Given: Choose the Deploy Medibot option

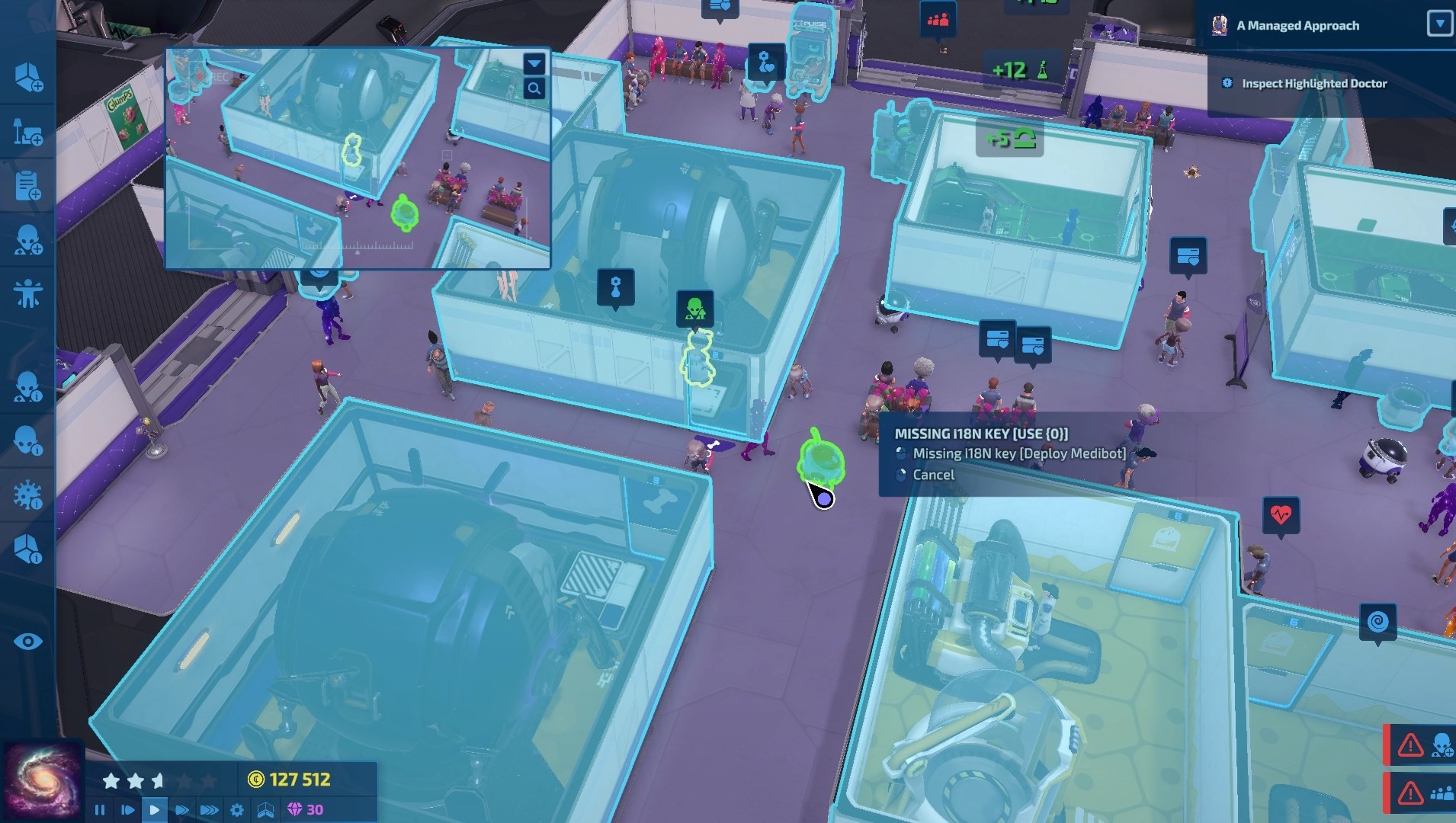Looking at the screenshot, I should tap(1018, 453).
